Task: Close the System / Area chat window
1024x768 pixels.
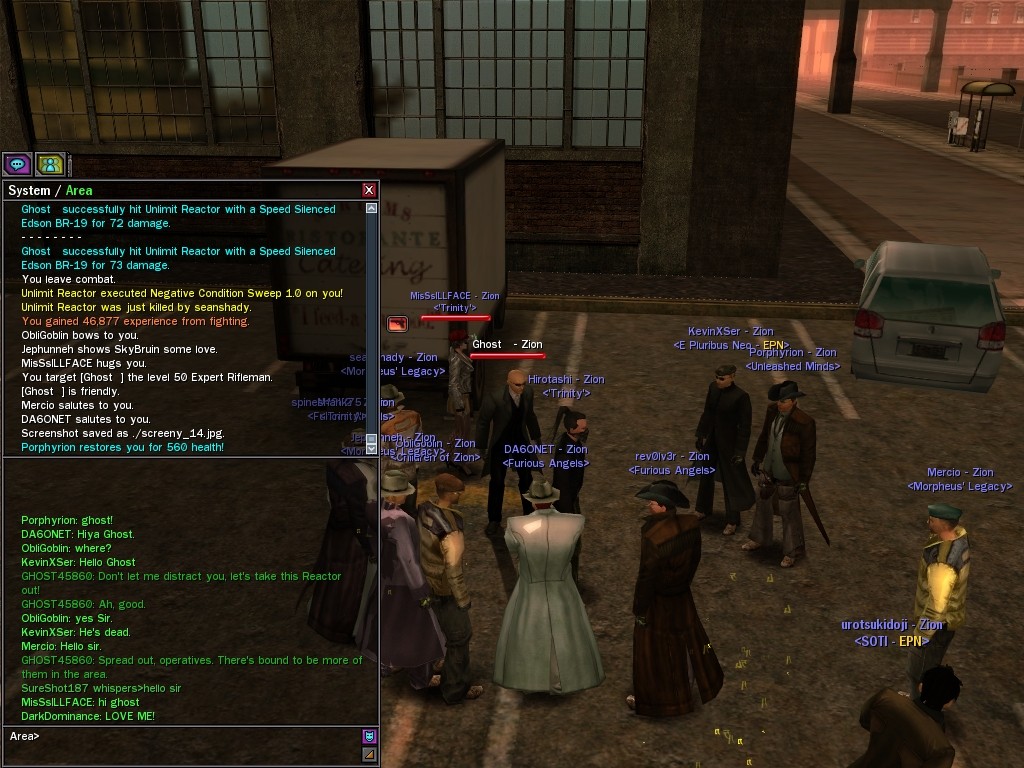Action: tap(369, 190)
